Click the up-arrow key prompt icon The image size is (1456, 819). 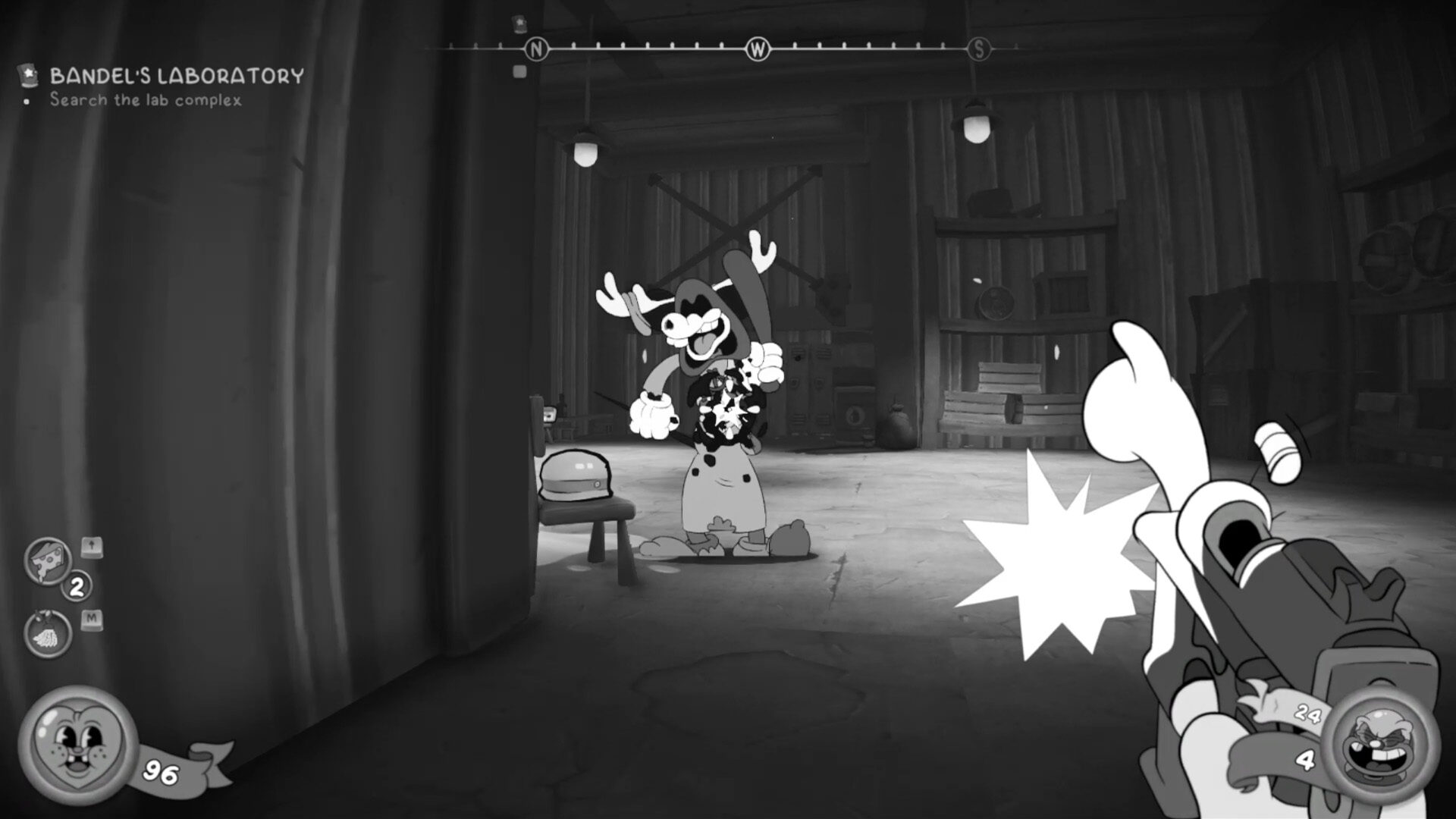pos(91,547)
